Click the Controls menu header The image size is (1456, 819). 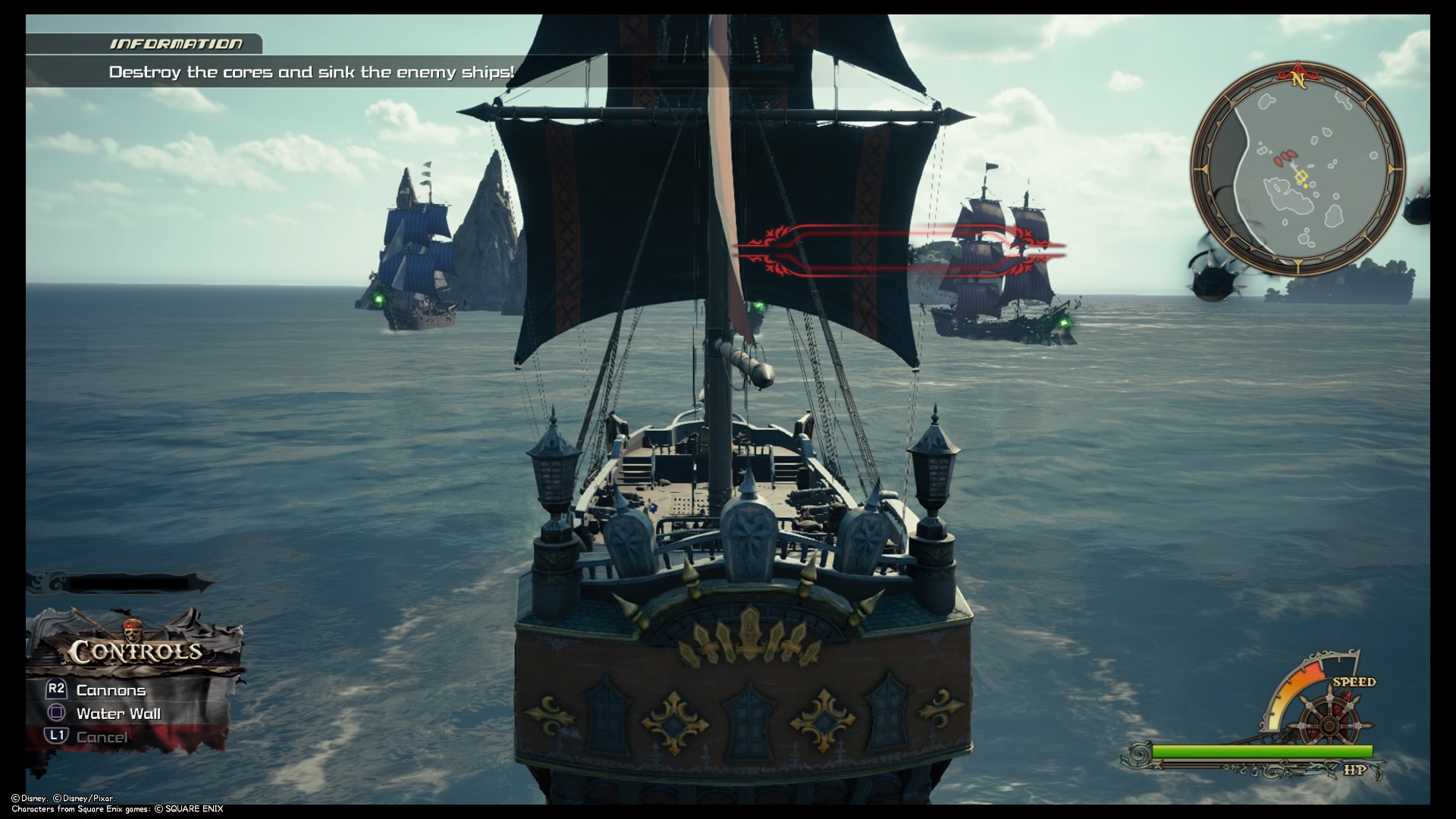pos(136,651)
